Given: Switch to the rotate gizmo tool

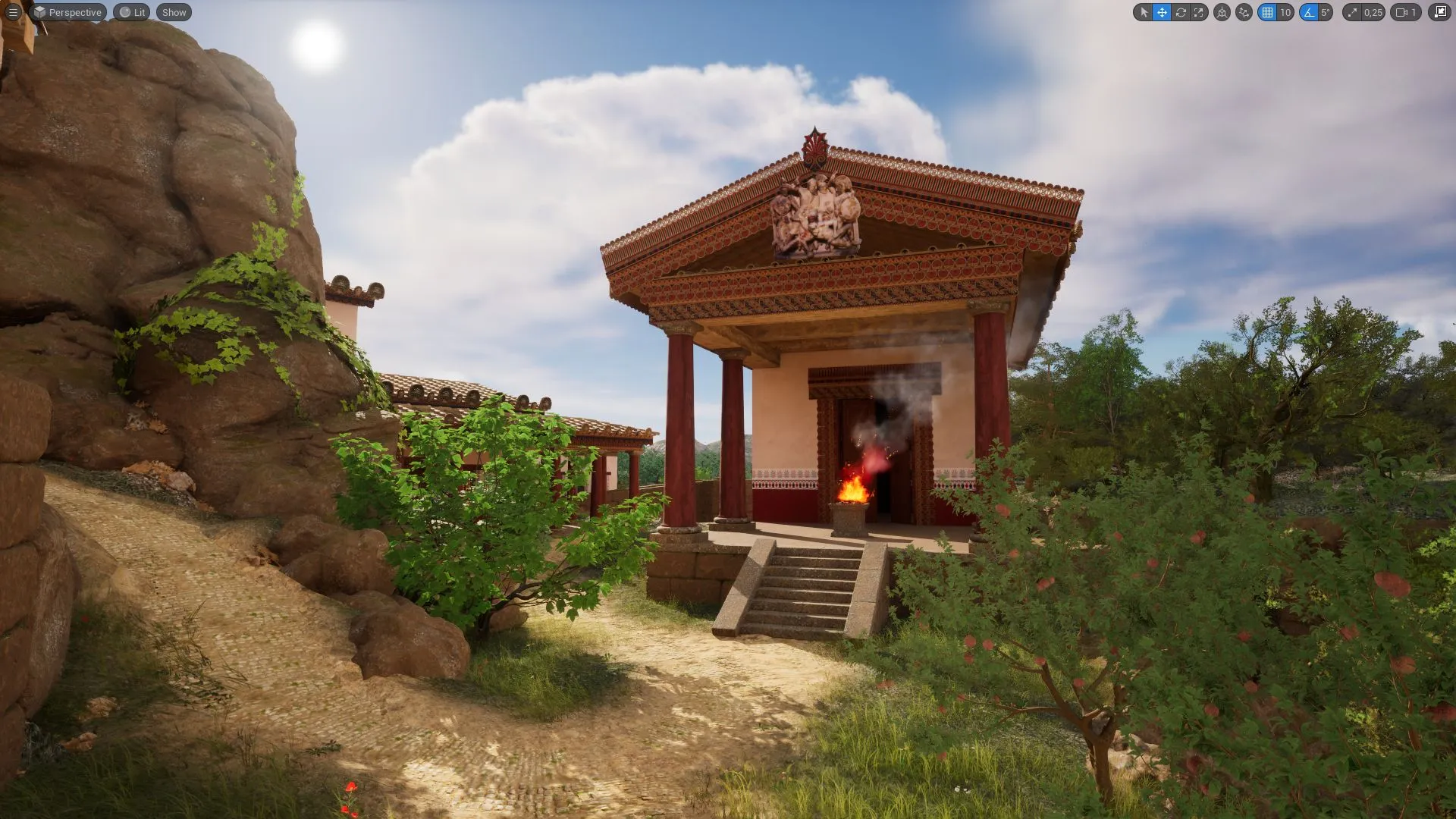Looking at the screenshot, I should pos(1181,12).
